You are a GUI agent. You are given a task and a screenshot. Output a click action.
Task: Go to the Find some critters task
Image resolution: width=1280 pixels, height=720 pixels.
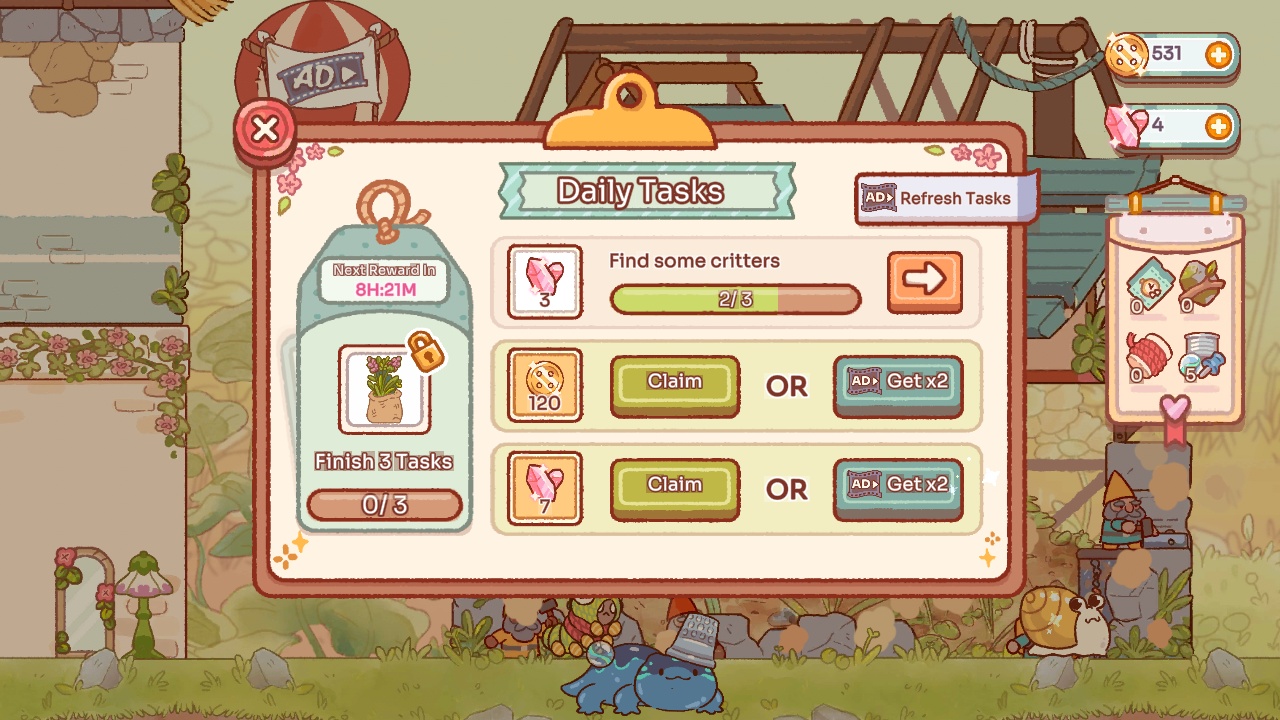point(924,281)
